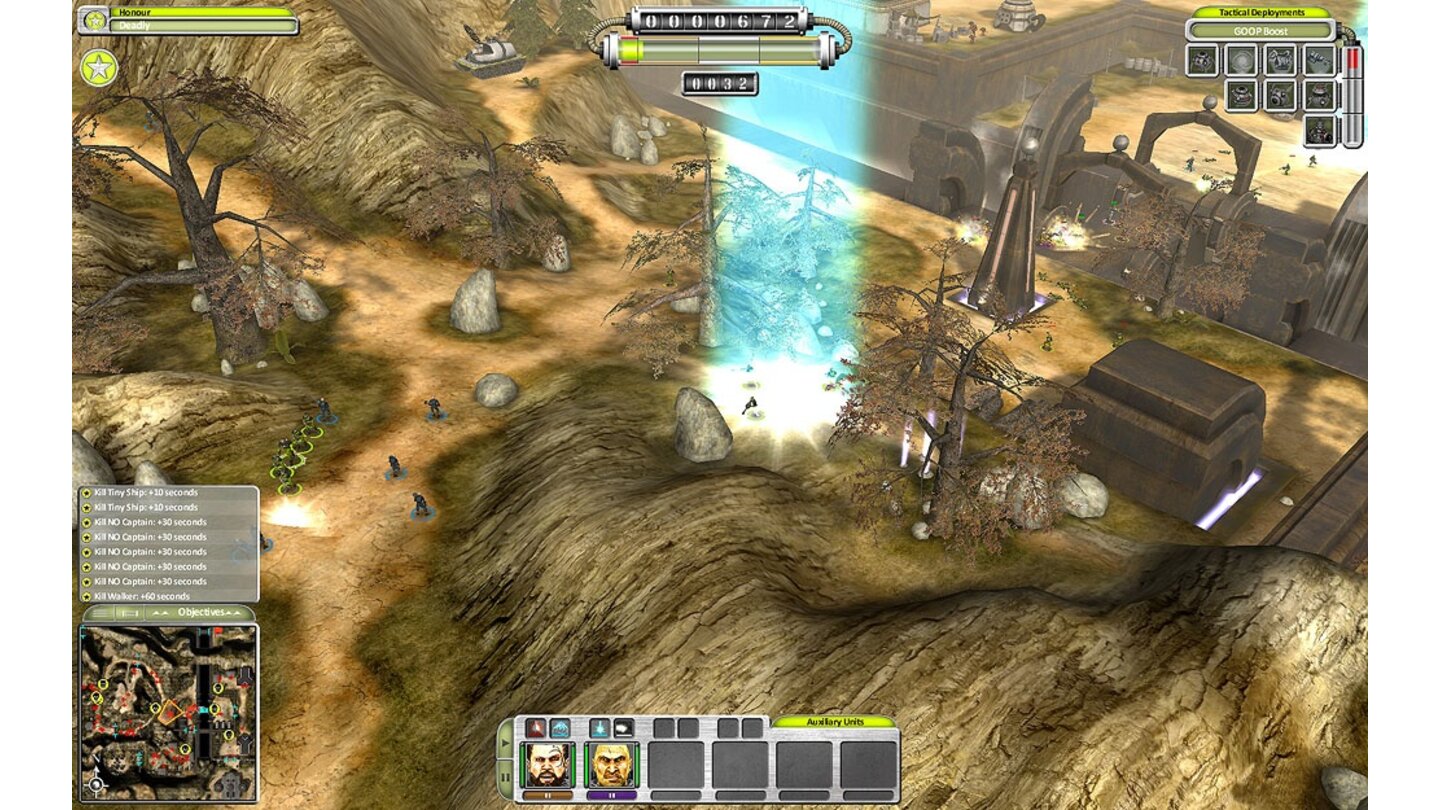1440x810 pixels.
Task: Use the red triangle hero ability
Action: point(535,728)
